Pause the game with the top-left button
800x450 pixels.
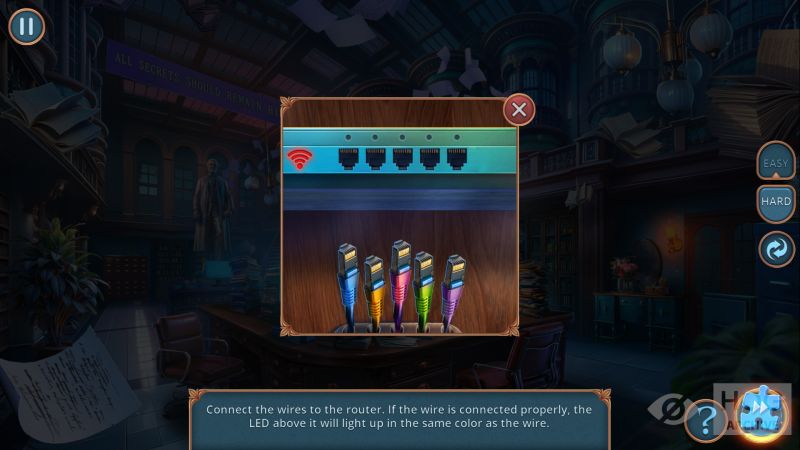[x=27, y=26]
